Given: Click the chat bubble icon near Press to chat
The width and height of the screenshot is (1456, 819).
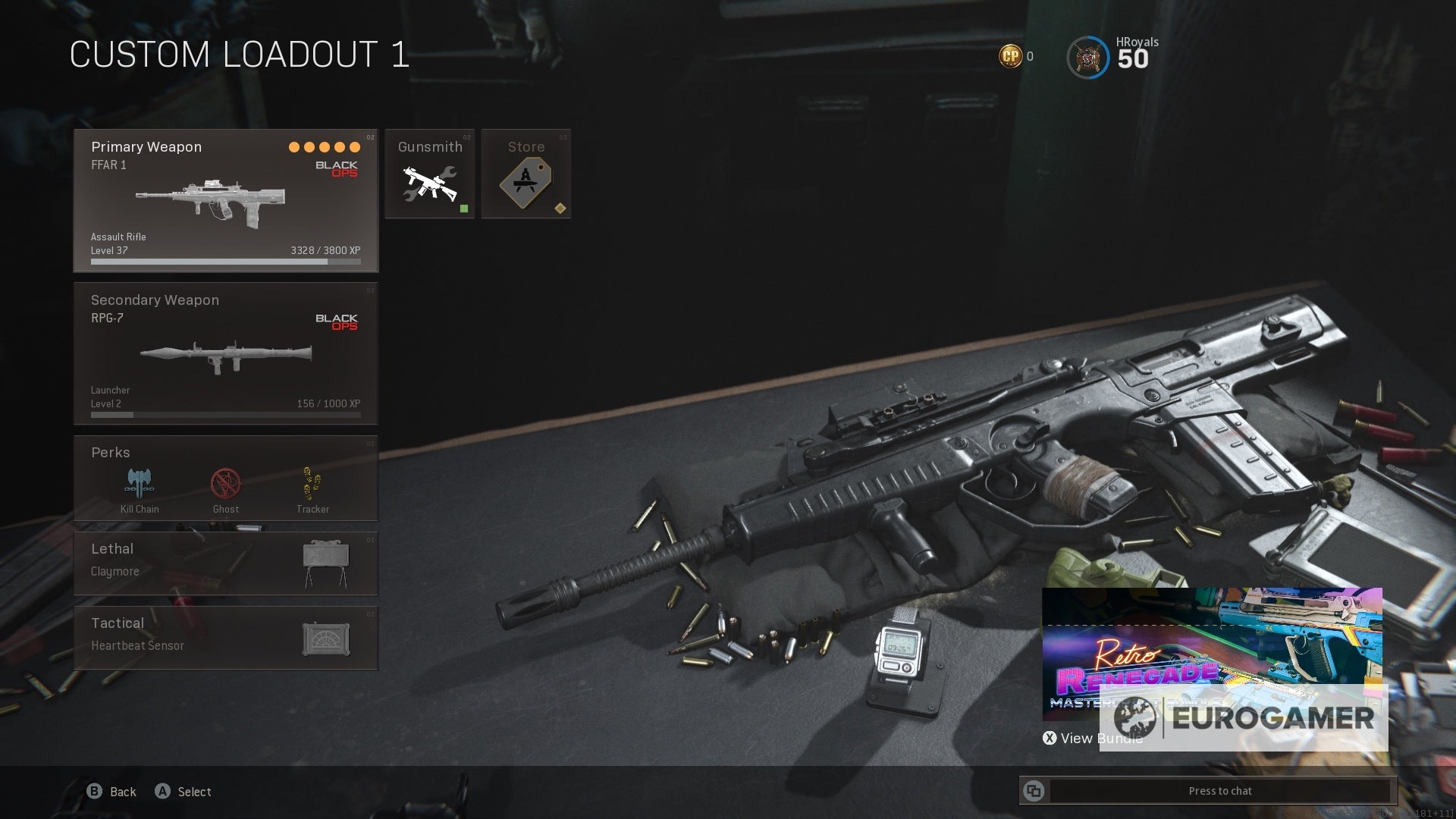Looking at the screenshot, I should pyautogui.click(x=1034, y=790).
